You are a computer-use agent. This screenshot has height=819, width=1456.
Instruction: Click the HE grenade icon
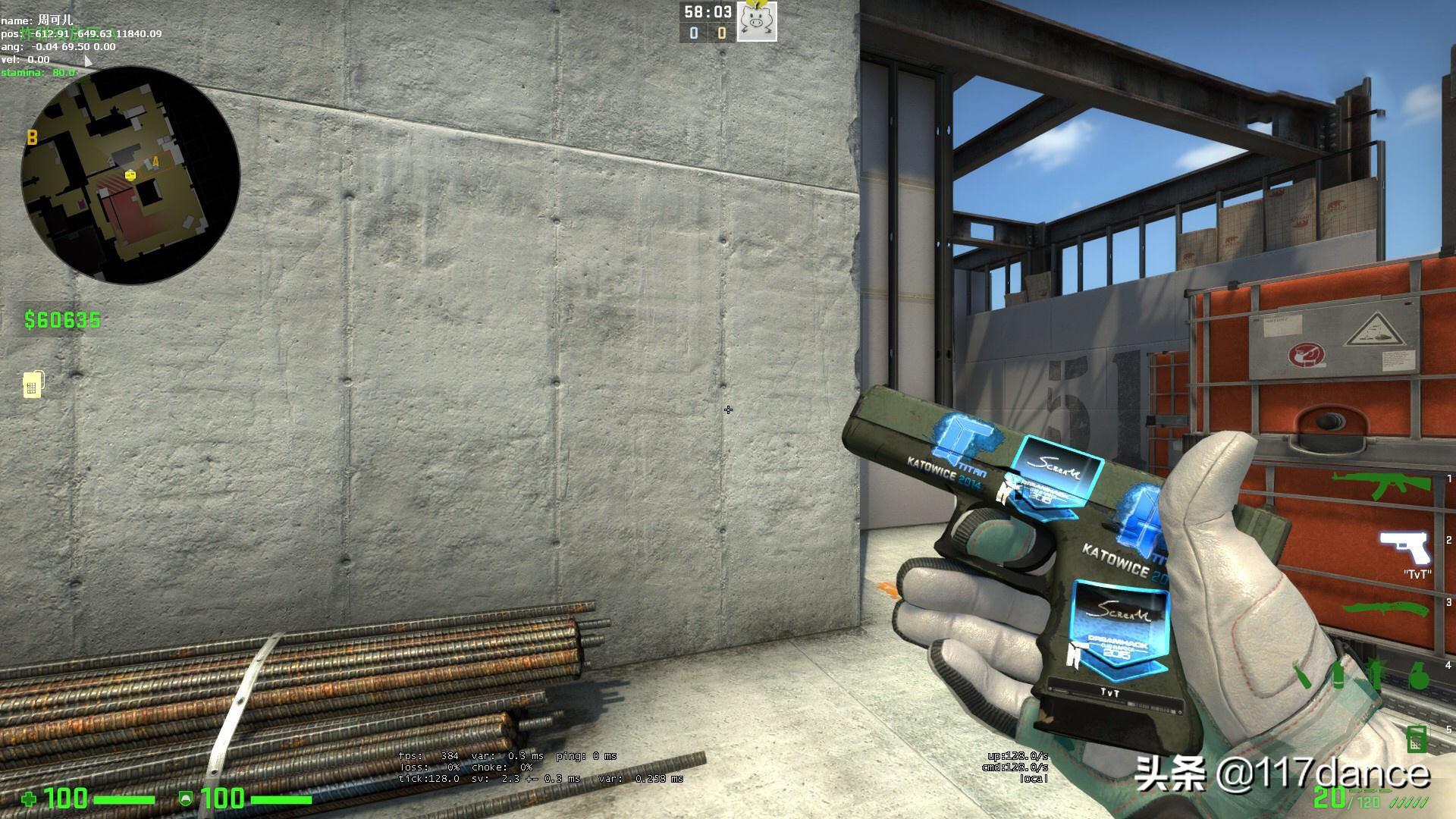1418,675
